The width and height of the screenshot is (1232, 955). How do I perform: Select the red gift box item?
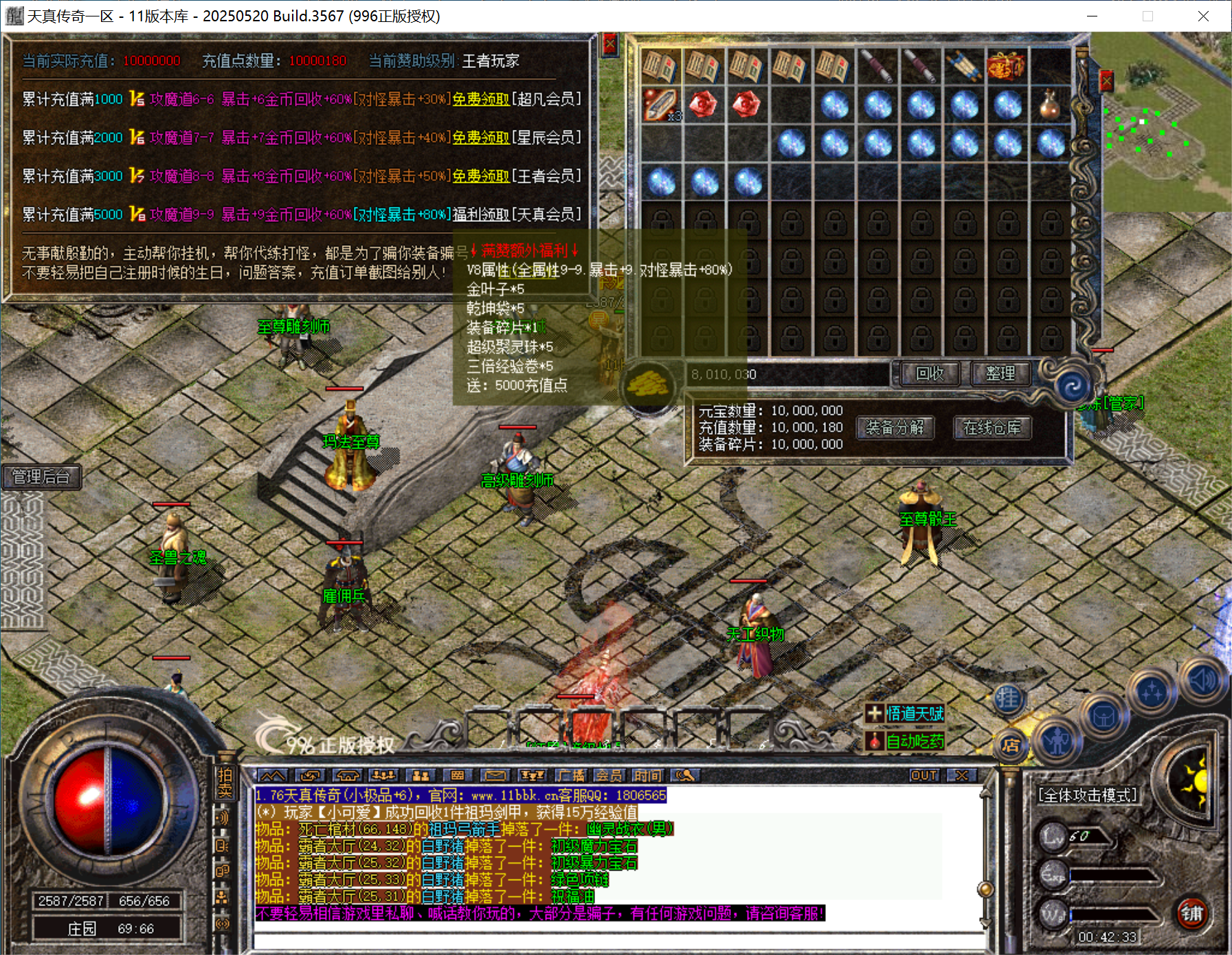pyautogui.click(x=1006, y=67)
